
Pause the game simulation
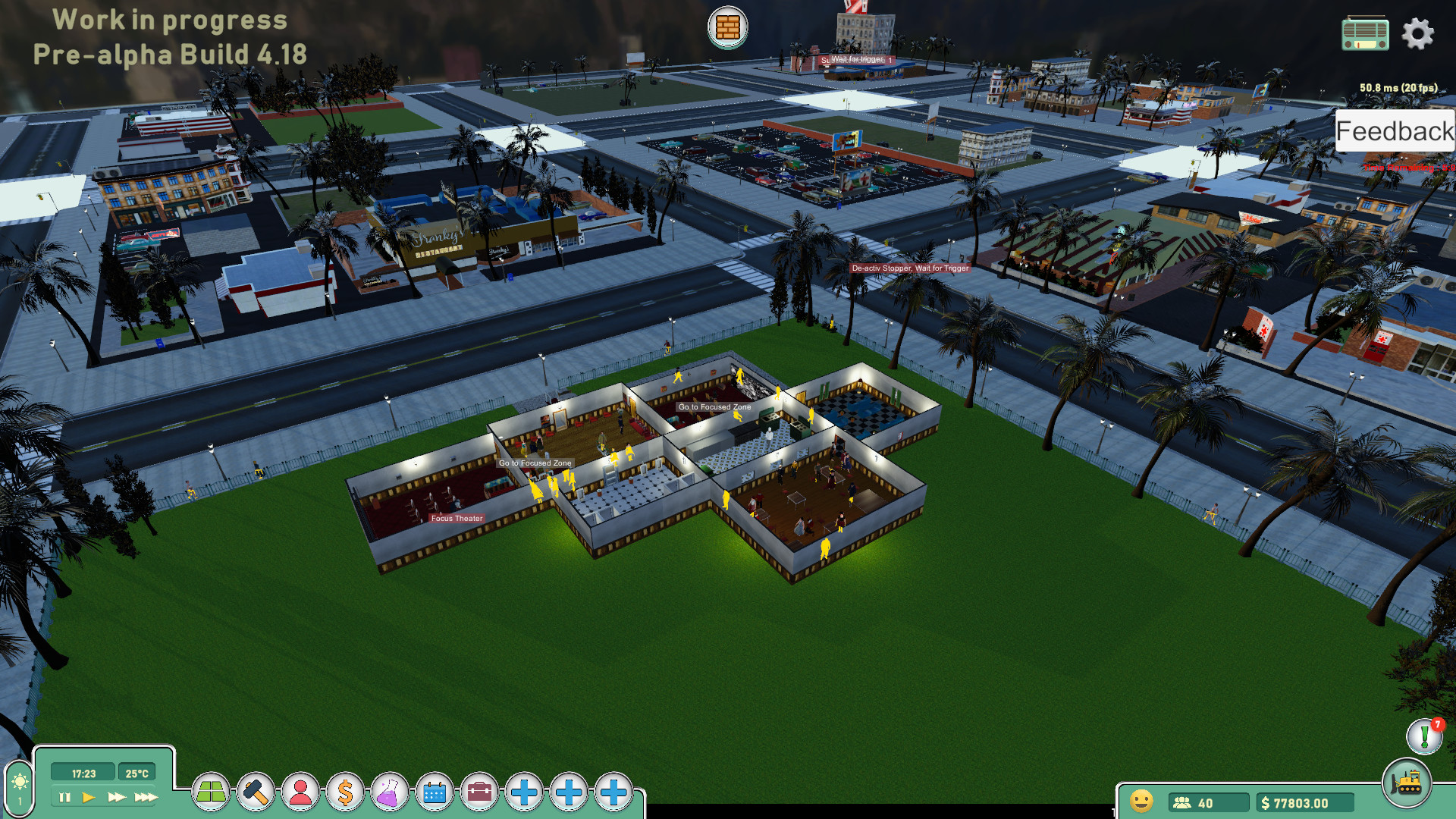[x=64, y=796]
